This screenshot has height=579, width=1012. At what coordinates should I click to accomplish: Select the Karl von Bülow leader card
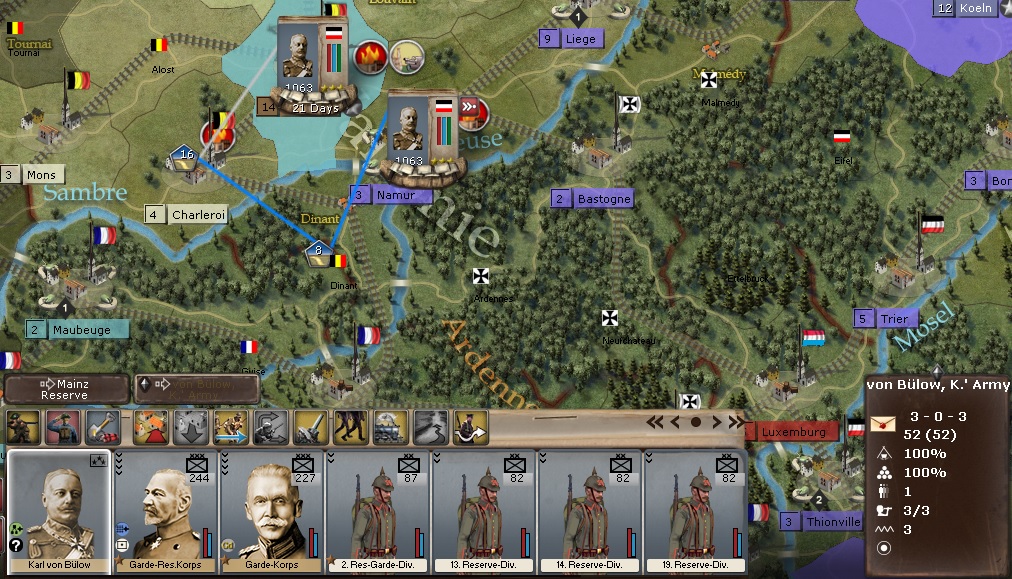(59, 510)
